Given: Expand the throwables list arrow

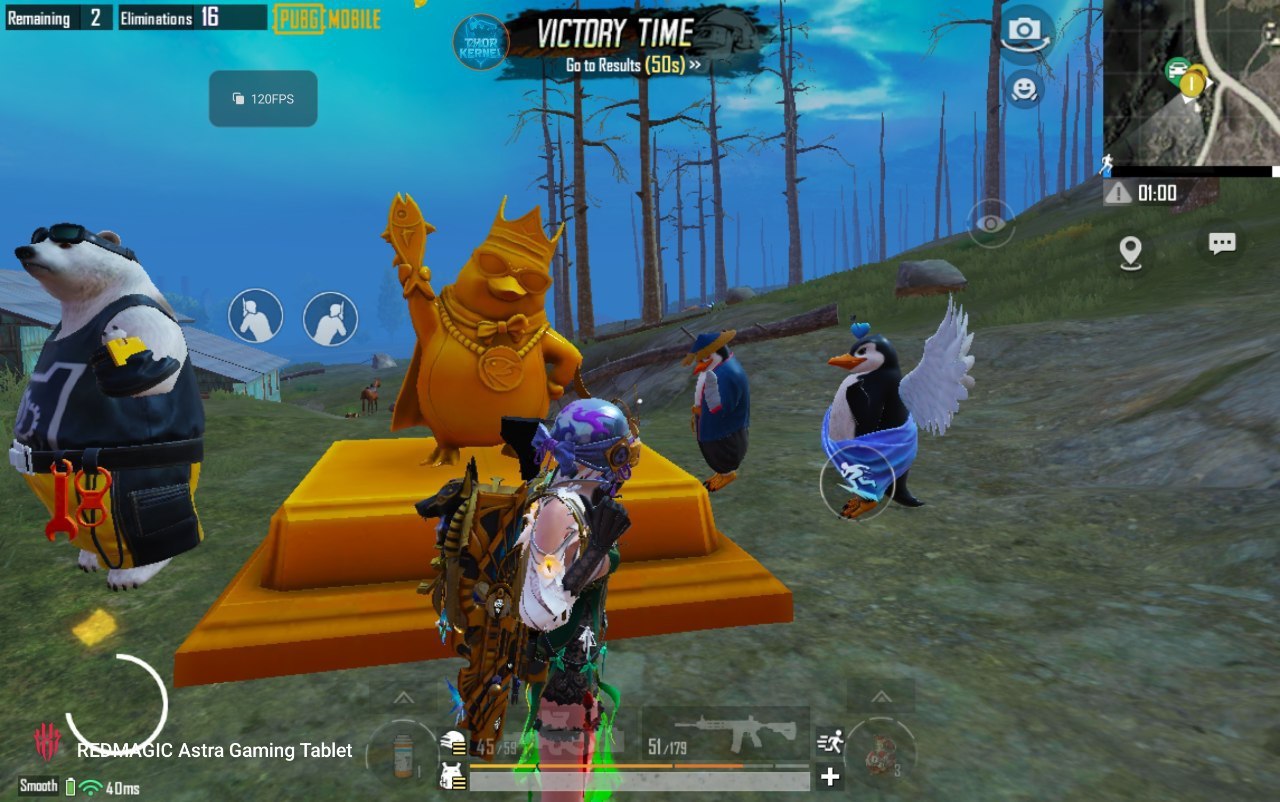Looking at the screenshot, I should click(881, 696).
